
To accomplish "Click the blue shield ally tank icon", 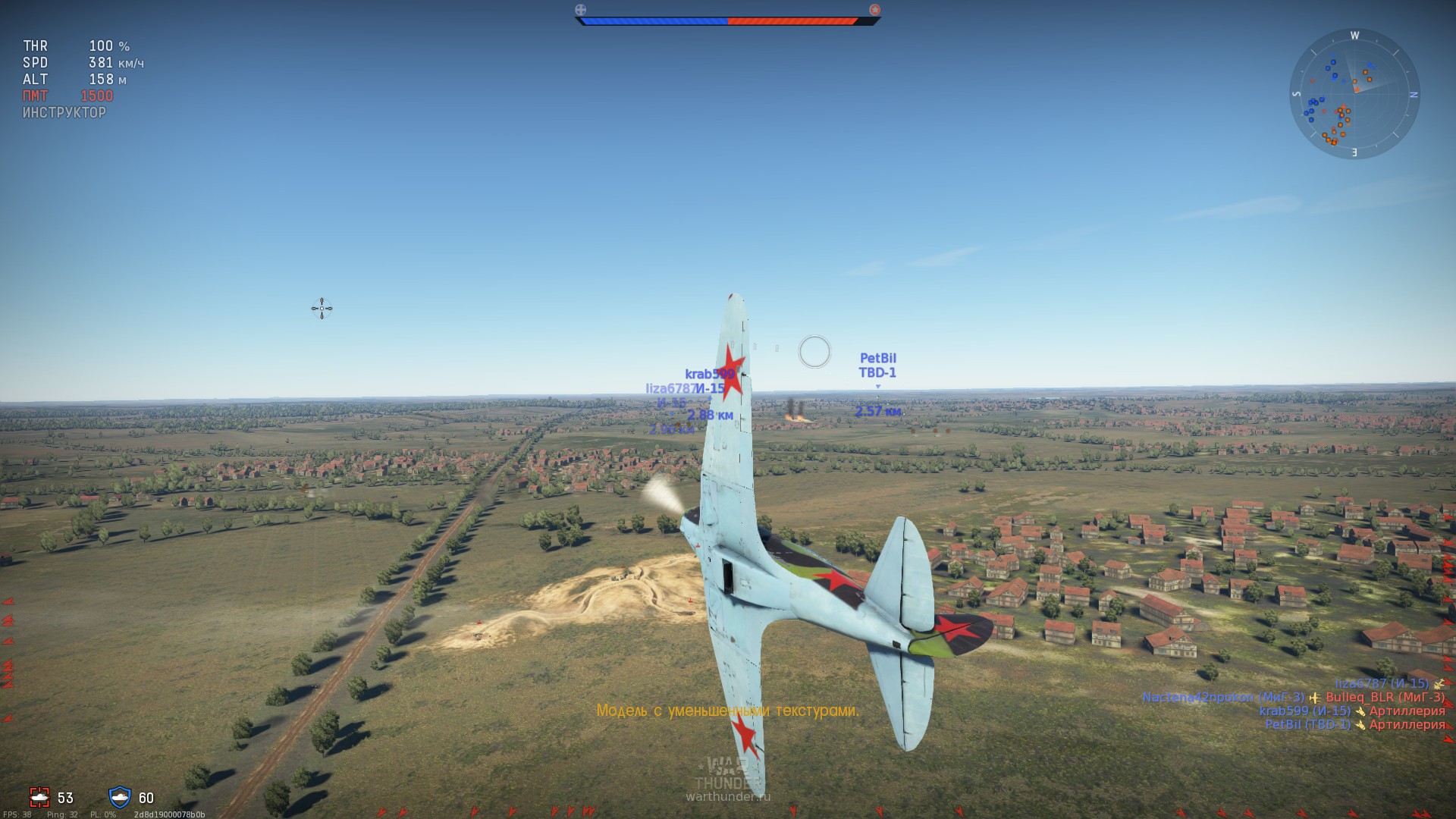I will pyautogui.click(x=118, y=798).
